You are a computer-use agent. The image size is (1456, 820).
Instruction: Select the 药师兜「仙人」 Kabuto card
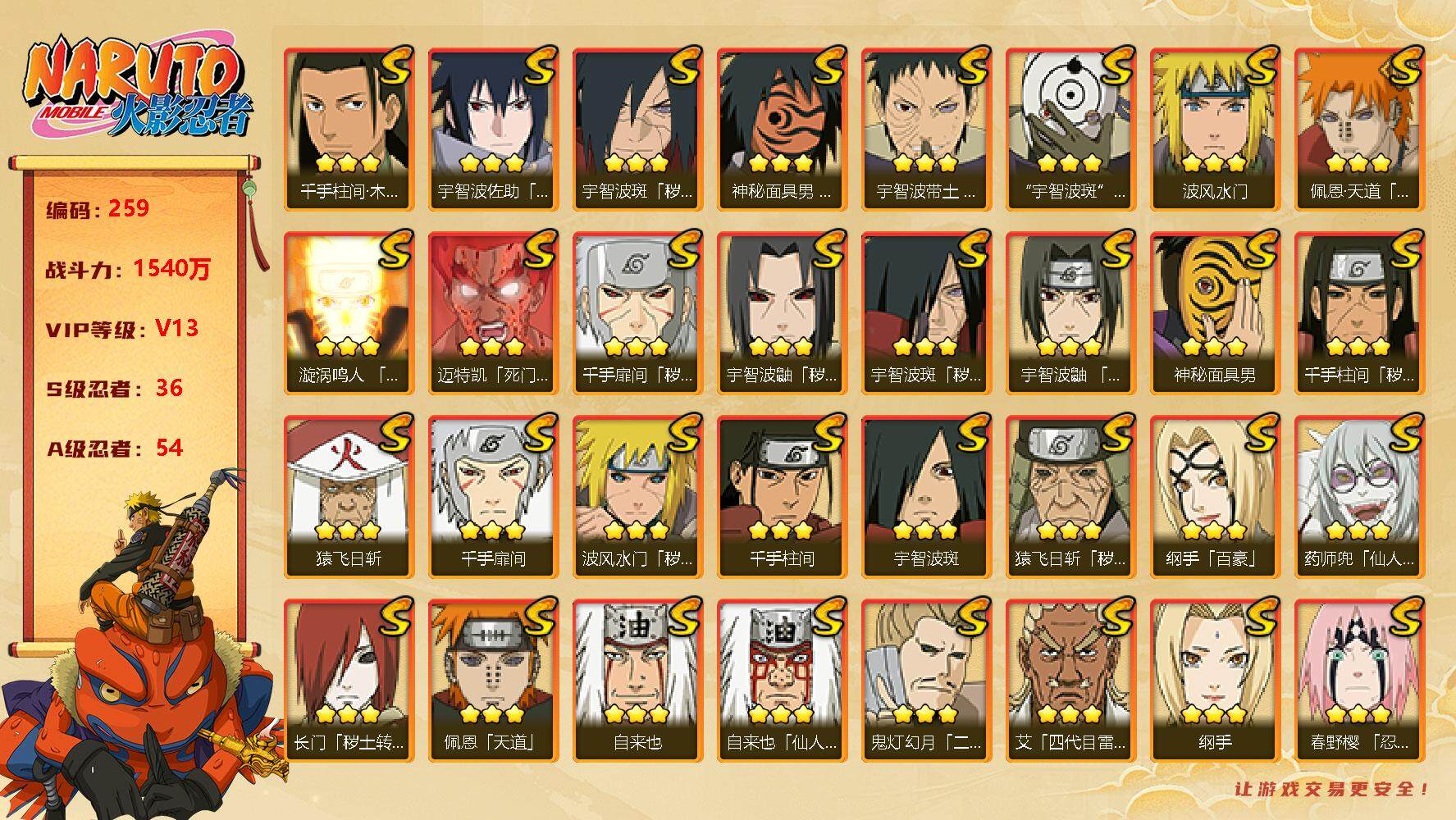pyautogui.click(x=1358, y=496)
